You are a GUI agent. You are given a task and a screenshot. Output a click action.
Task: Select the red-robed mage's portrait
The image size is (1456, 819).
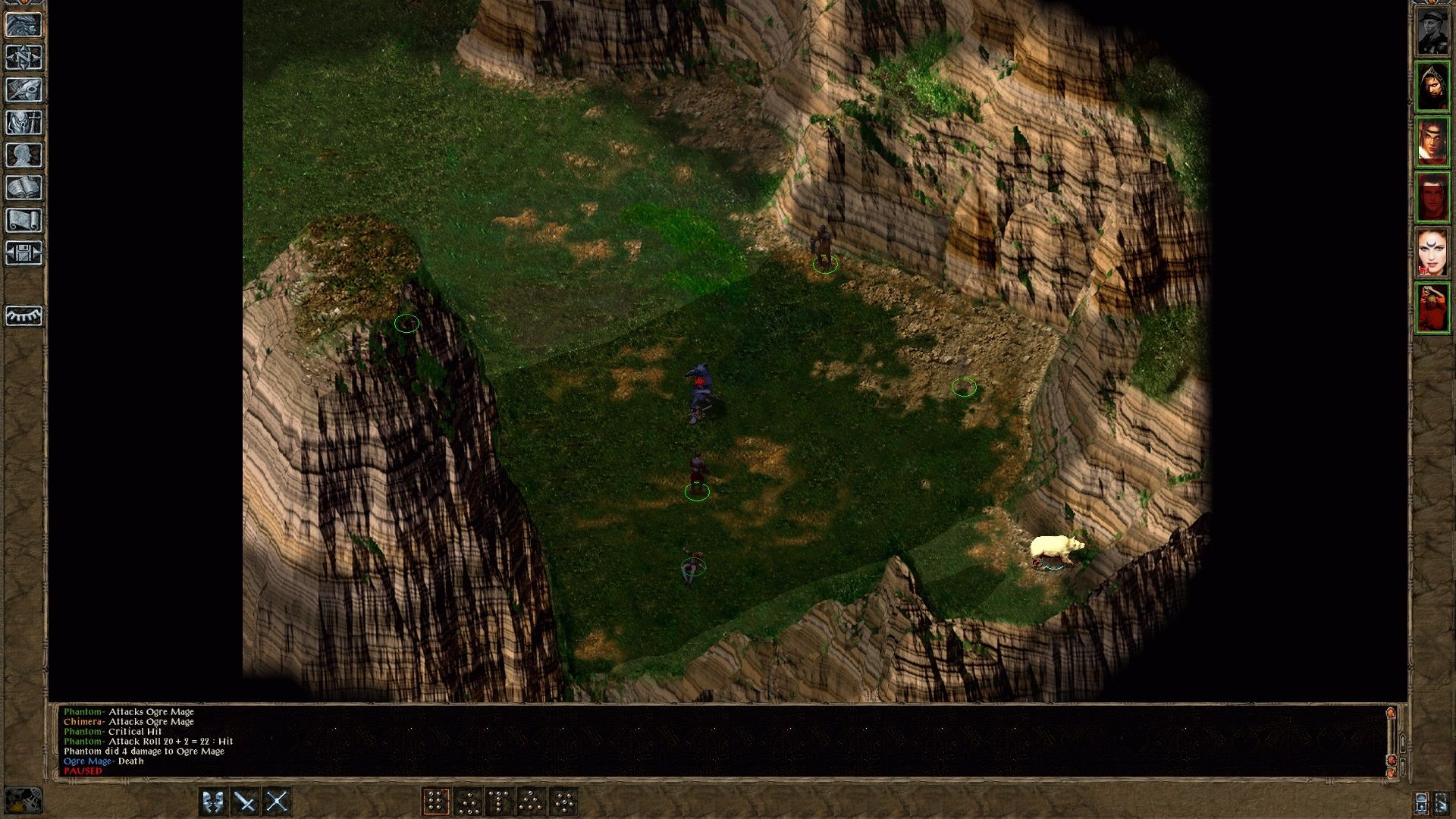[x=1435, y=306]
